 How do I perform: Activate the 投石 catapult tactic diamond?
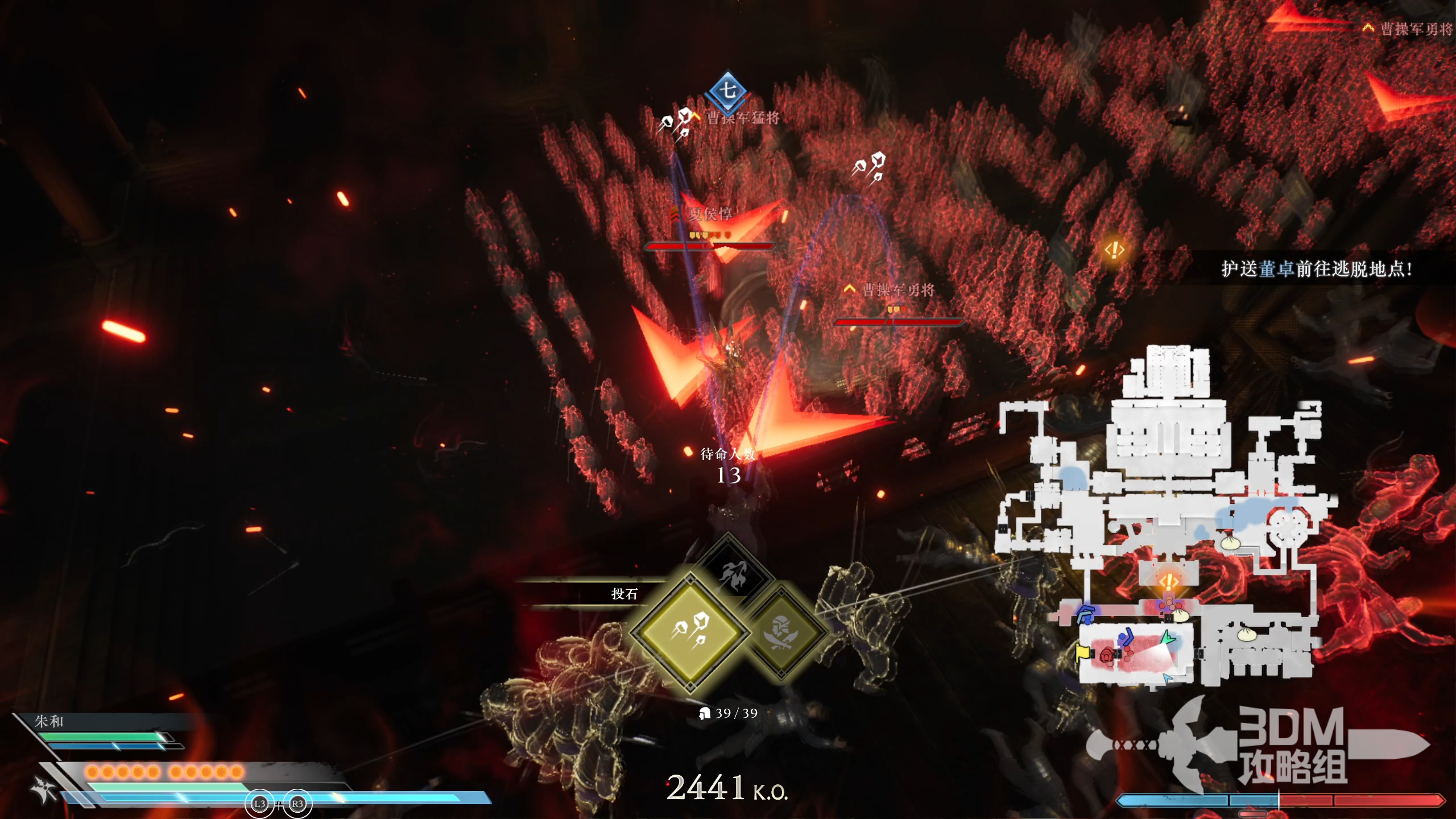pos(690,630)
